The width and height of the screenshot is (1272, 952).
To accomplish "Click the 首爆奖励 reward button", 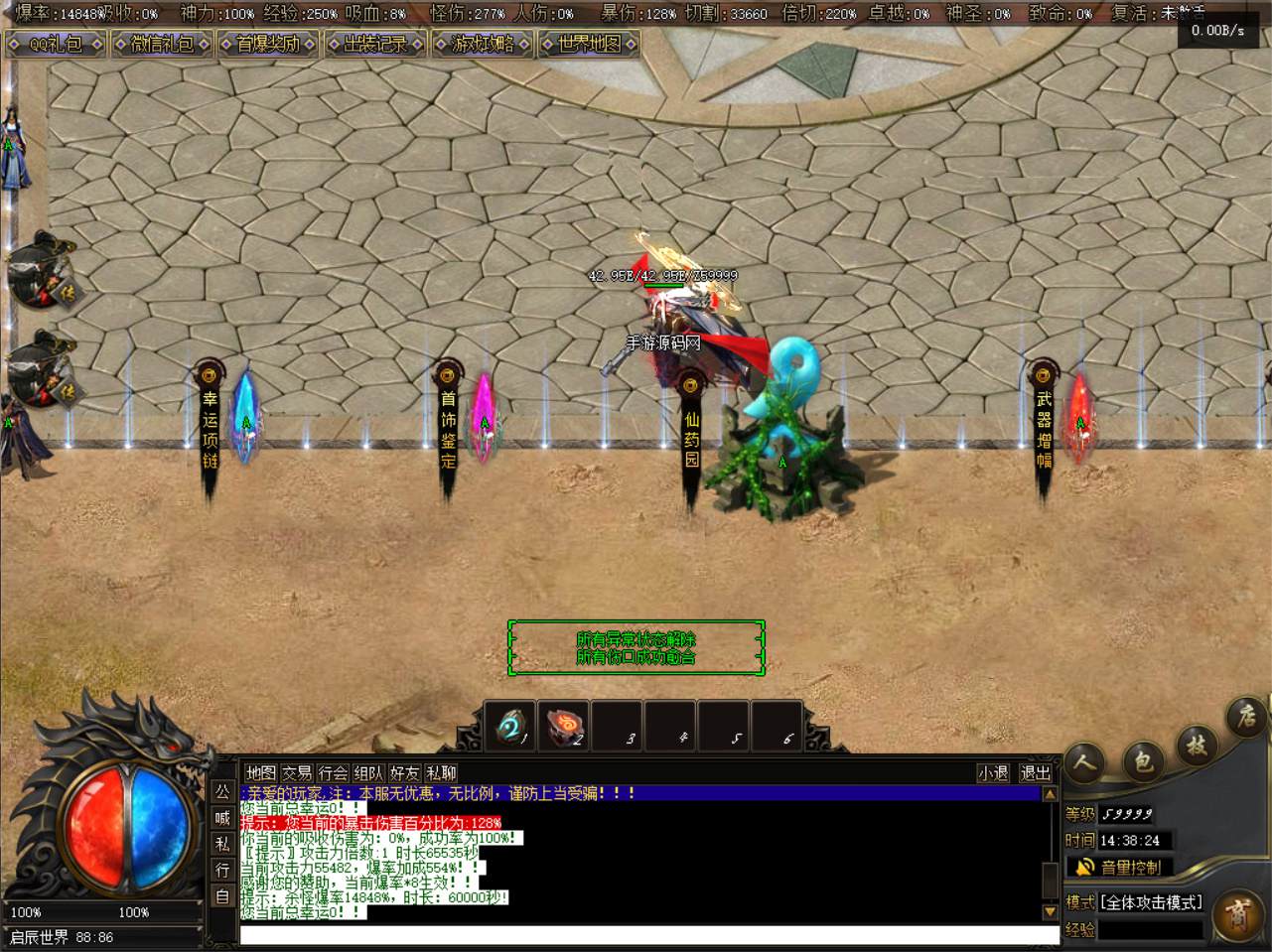I will 268,44.
